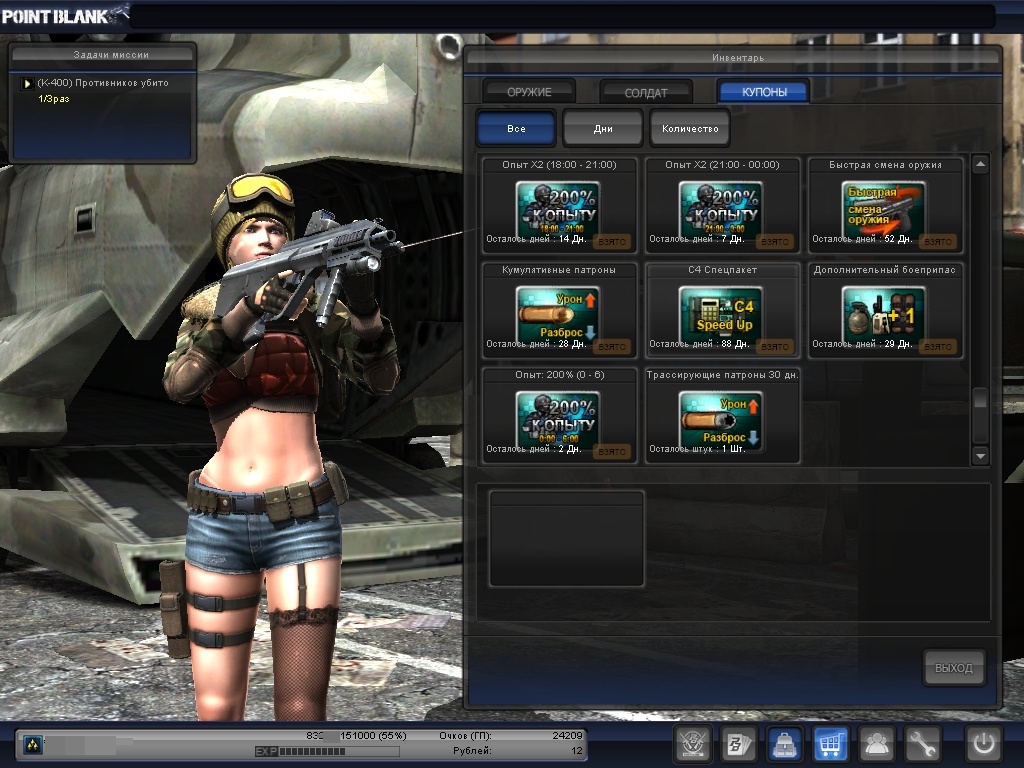Filter coupons by Дни
The height and width of the screenshot is (768, 1024).
coord(603,129)
